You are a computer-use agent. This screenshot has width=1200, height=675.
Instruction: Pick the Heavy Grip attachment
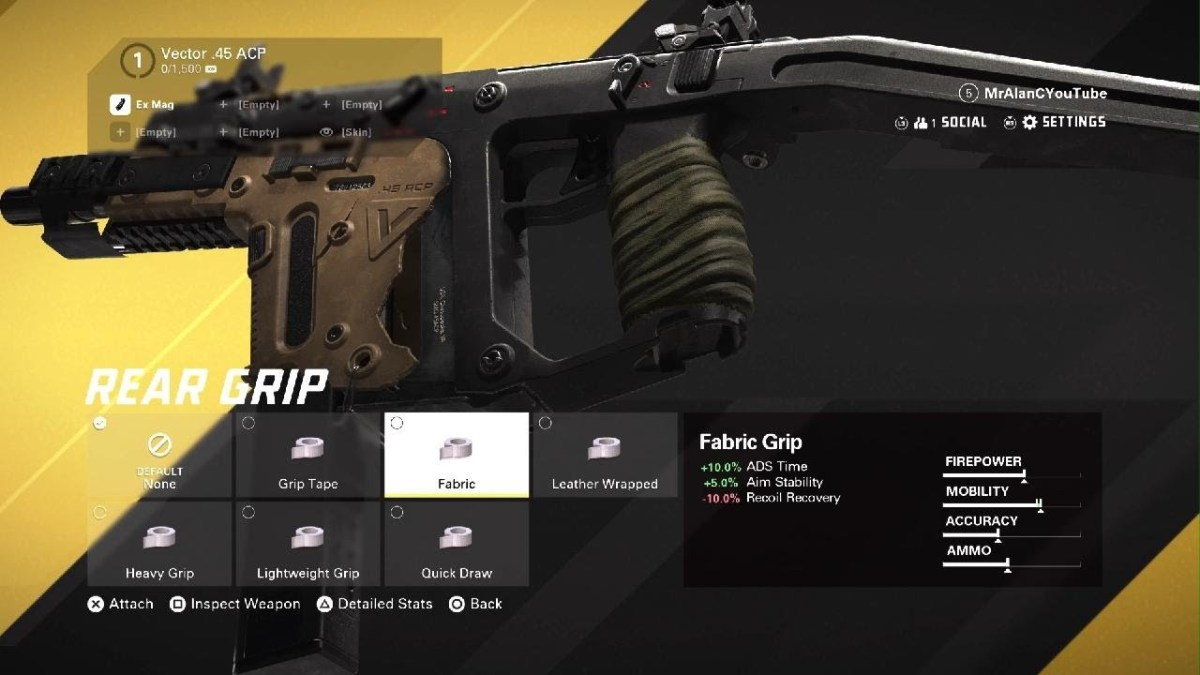[x=160, y=544]
